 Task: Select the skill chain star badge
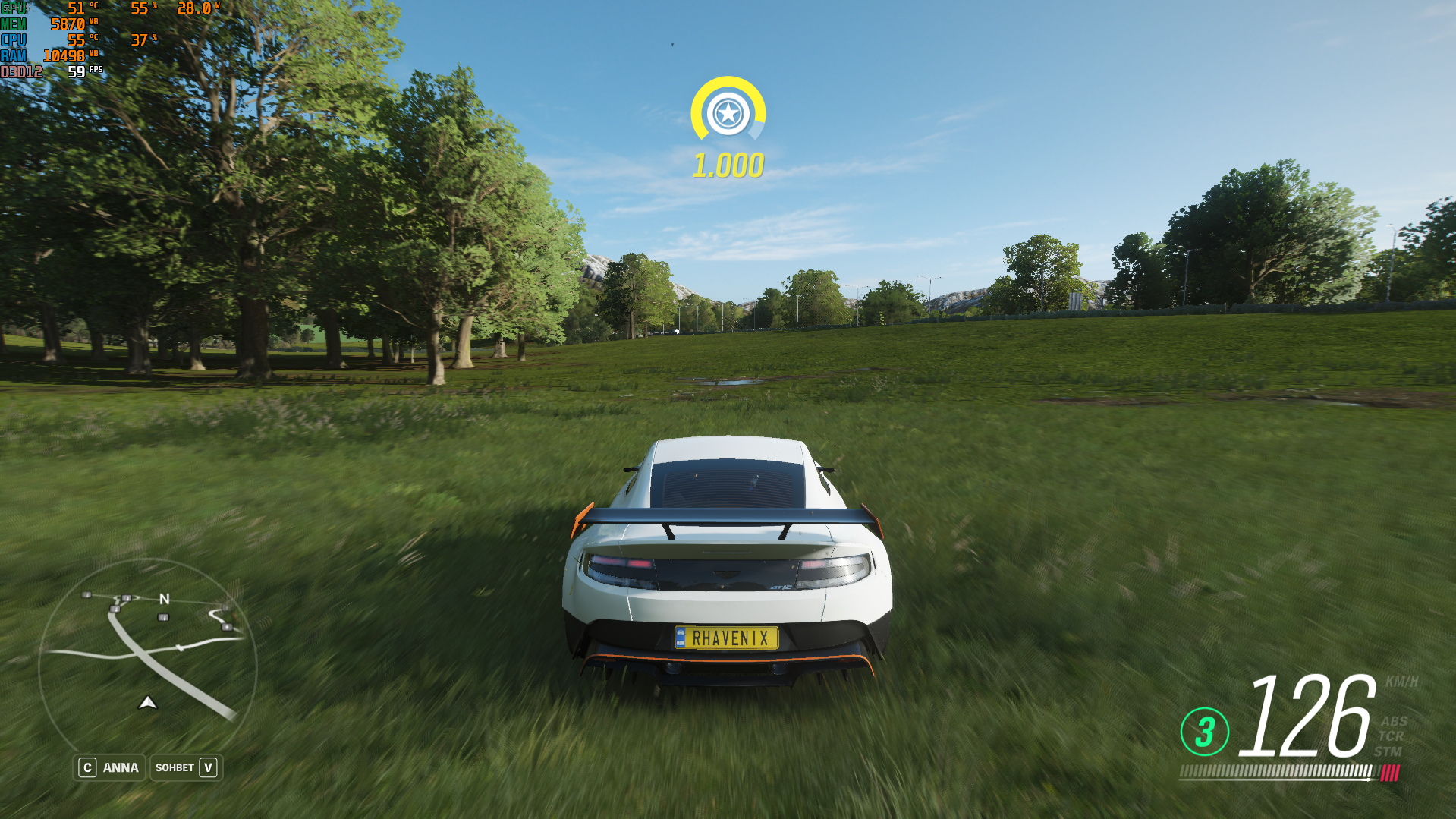pyautogui.click(x=728, y=114)
